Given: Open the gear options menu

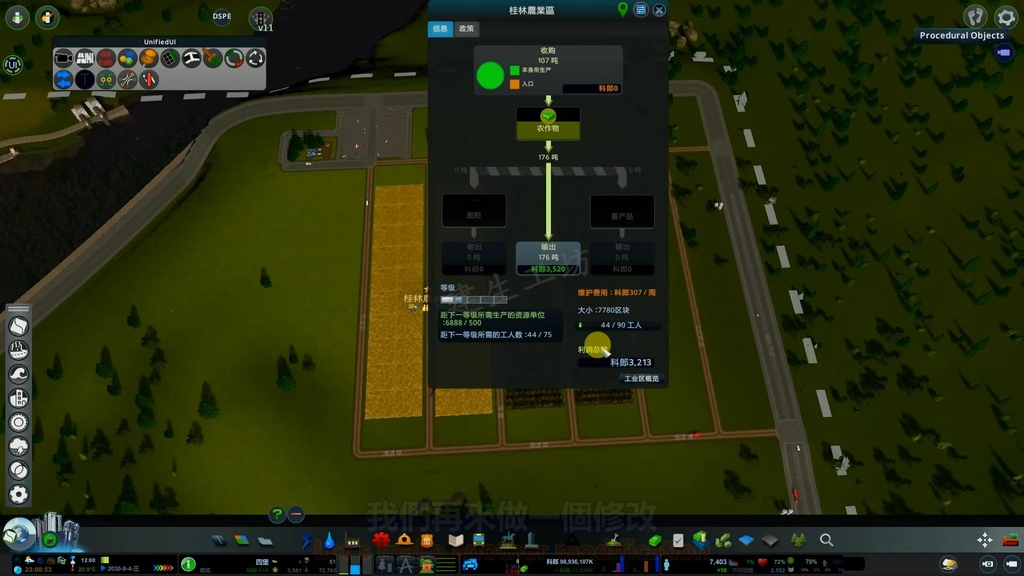Looking at the screenshot, I should pos(1005,17).
